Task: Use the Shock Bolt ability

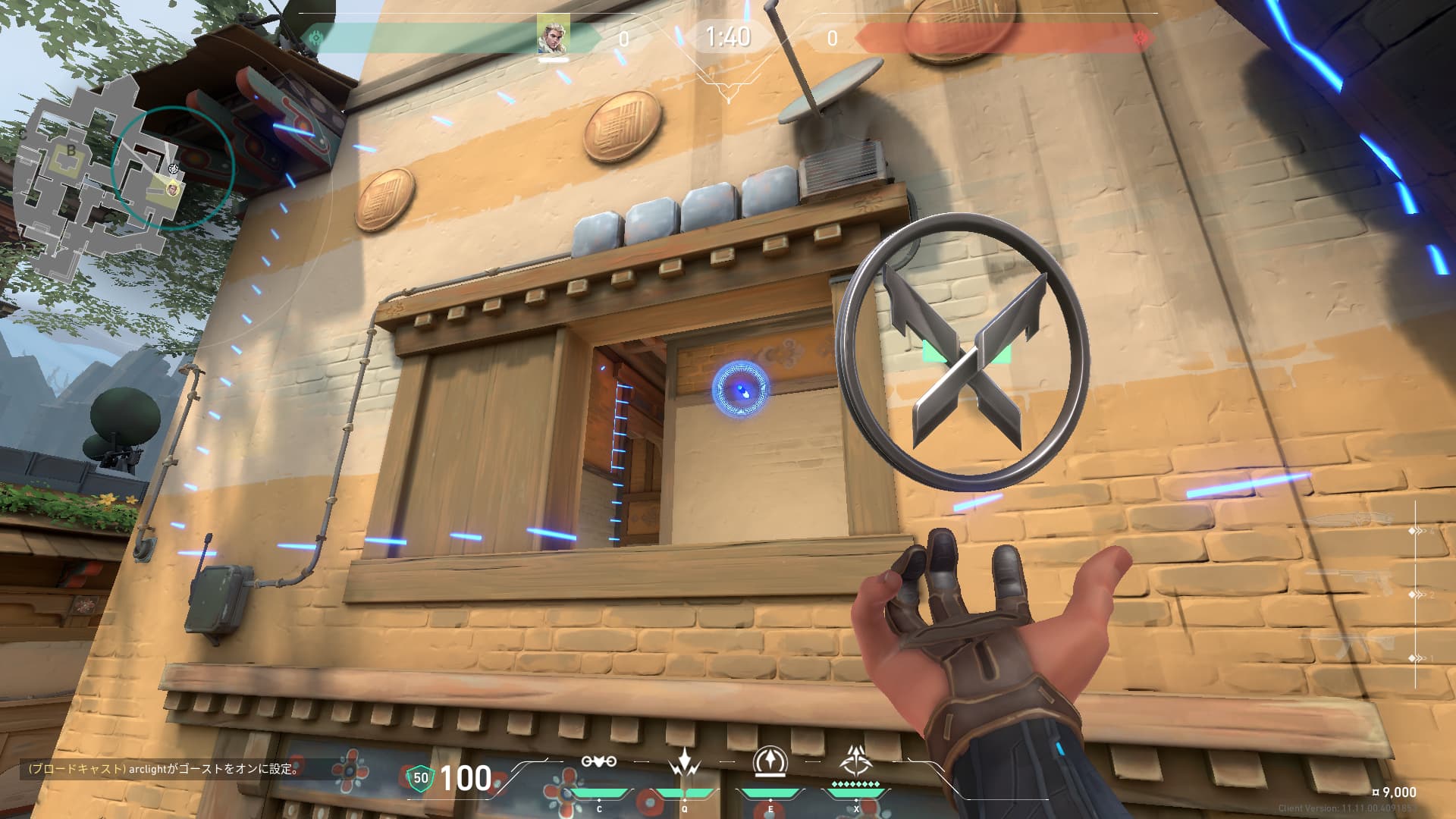Action: 684,763
